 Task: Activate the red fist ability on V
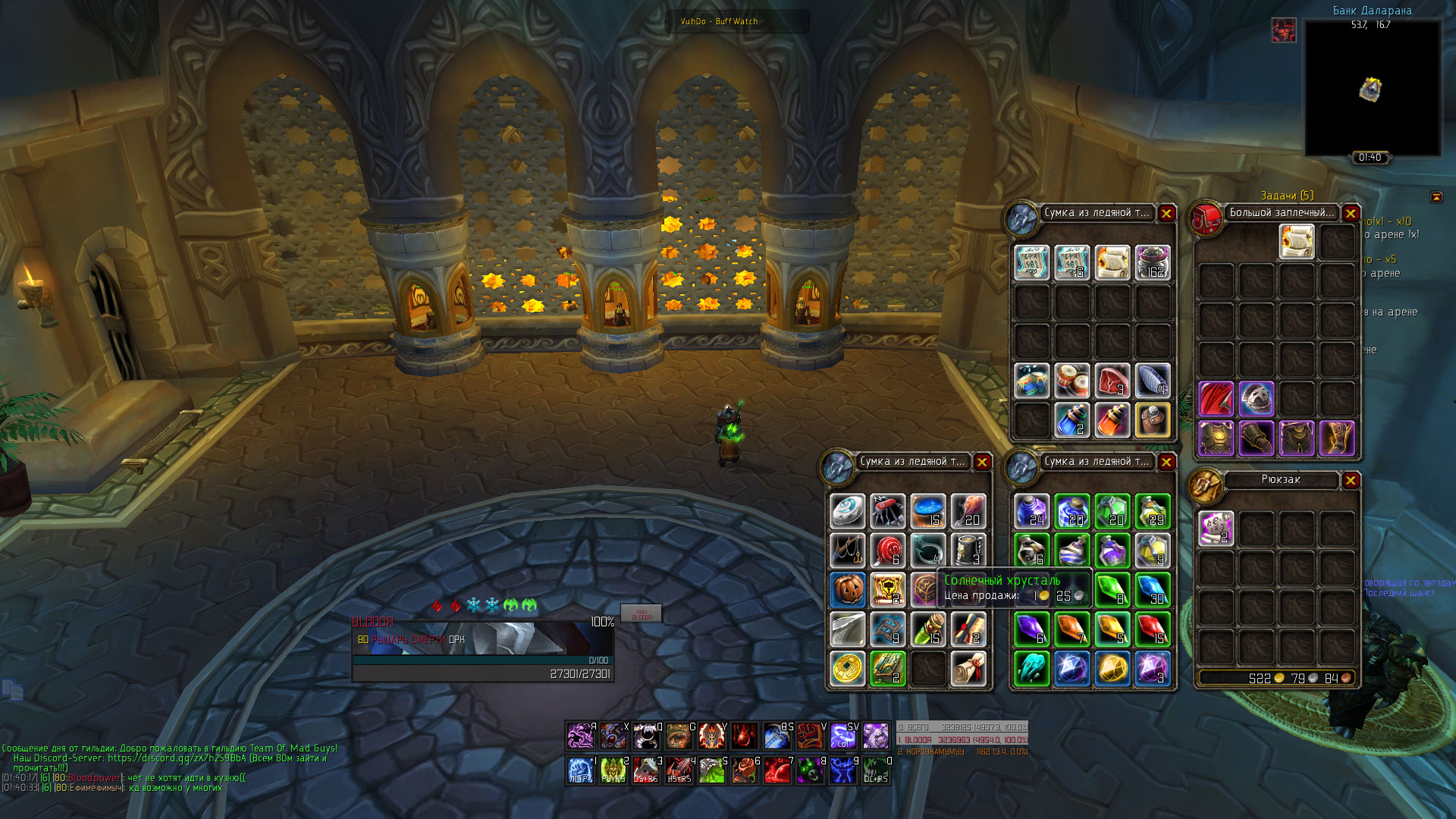tap(811, 736)
